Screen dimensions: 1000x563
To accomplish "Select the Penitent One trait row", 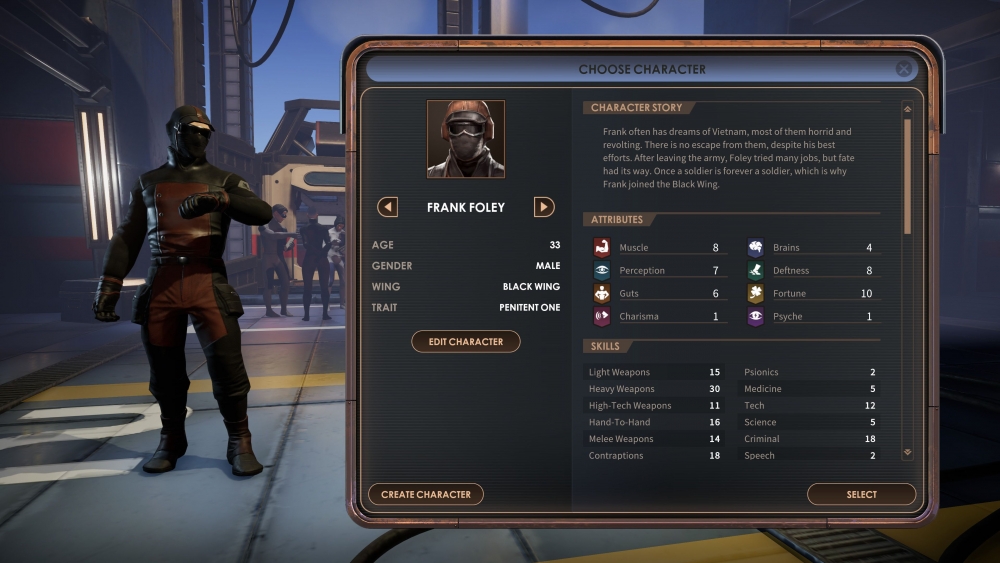I will [x=466, y=307].
